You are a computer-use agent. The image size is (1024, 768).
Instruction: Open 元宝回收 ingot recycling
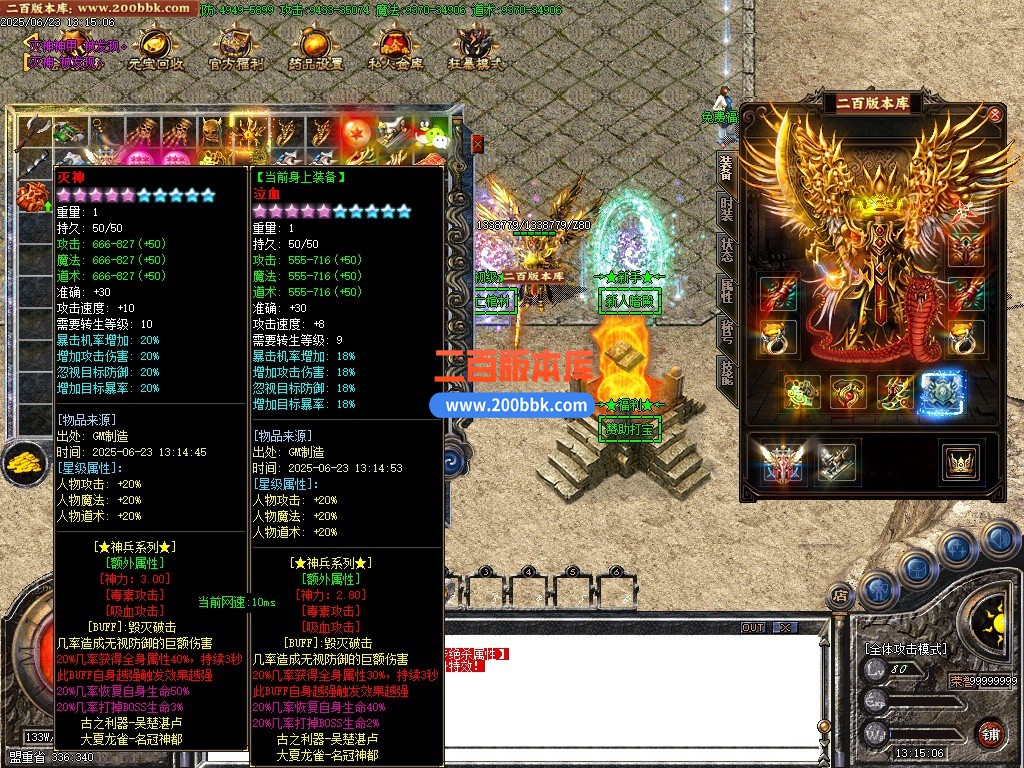(156, 49)
